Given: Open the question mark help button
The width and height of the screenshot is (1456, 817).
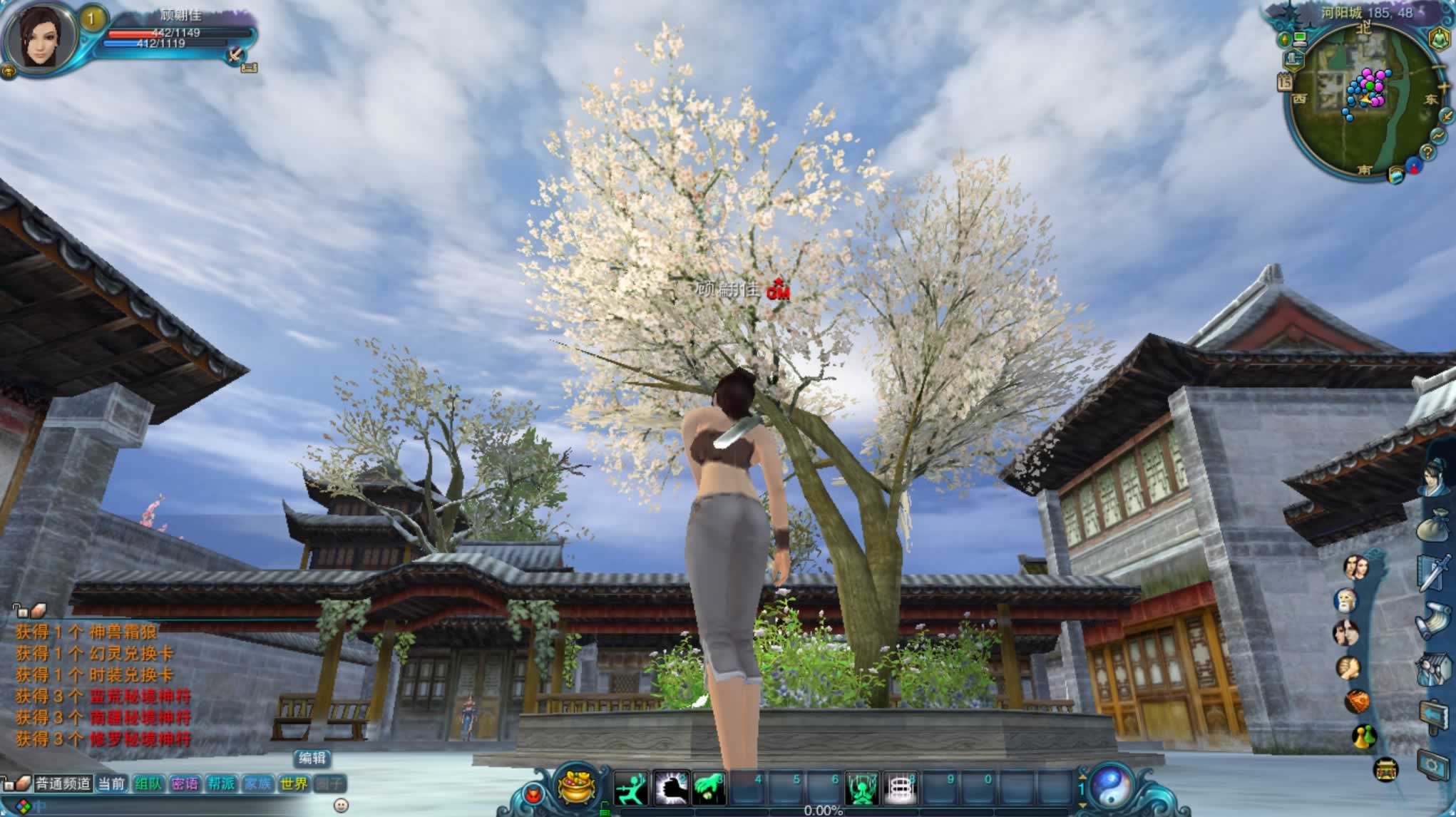Looking at the screenshot, I should pyautogui.click(x=1427, y=151).
